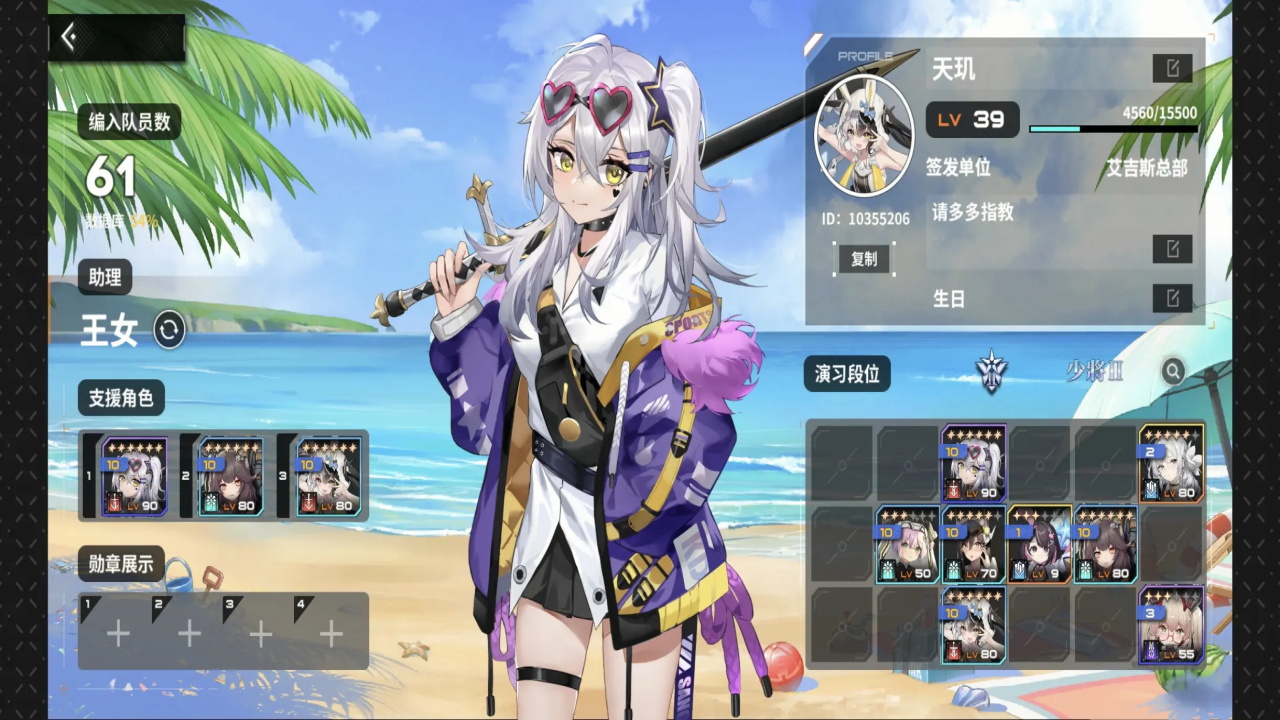Copy the player ID with 复制
This screenshot has height=720, width=1280.
[x=864, y=259]
